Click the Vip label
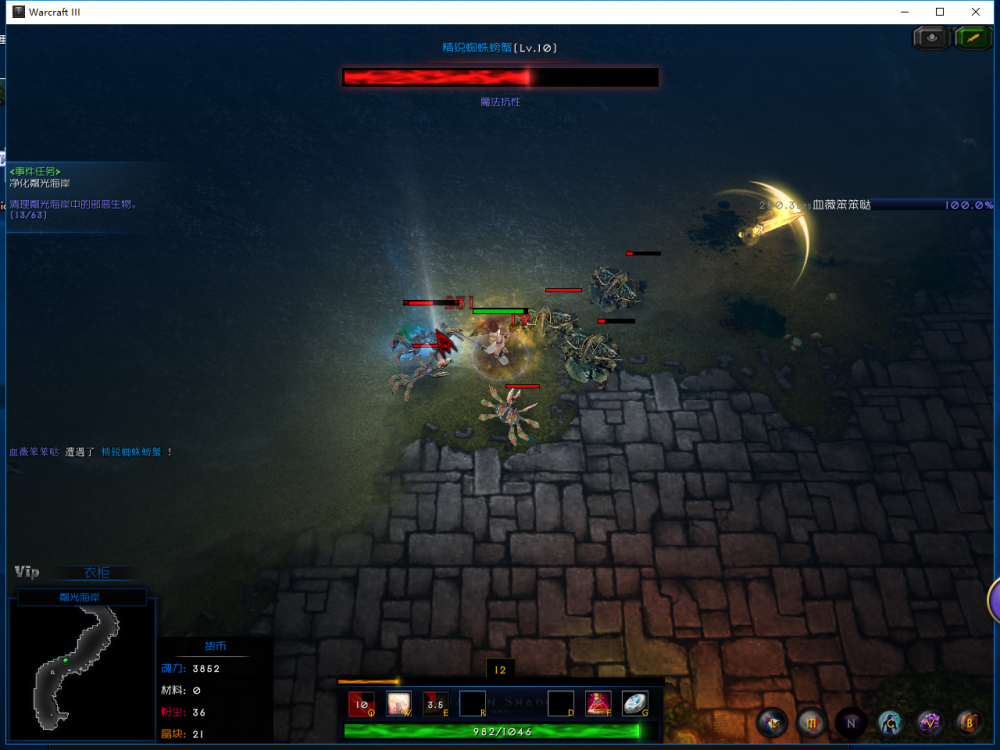 pyautogui.click(x=27, y=572)
